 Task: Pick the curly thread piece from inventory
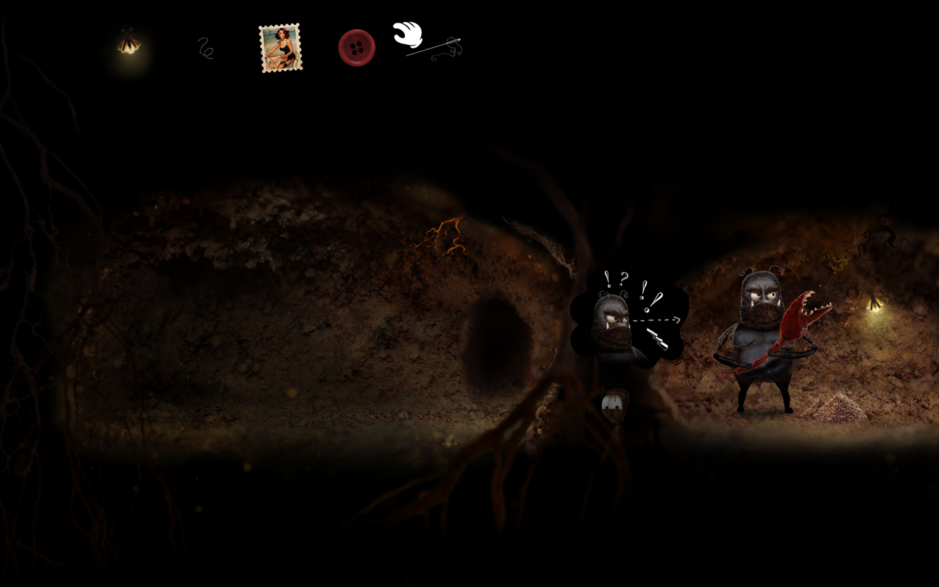pyautogui.click(x=206, y=48)
